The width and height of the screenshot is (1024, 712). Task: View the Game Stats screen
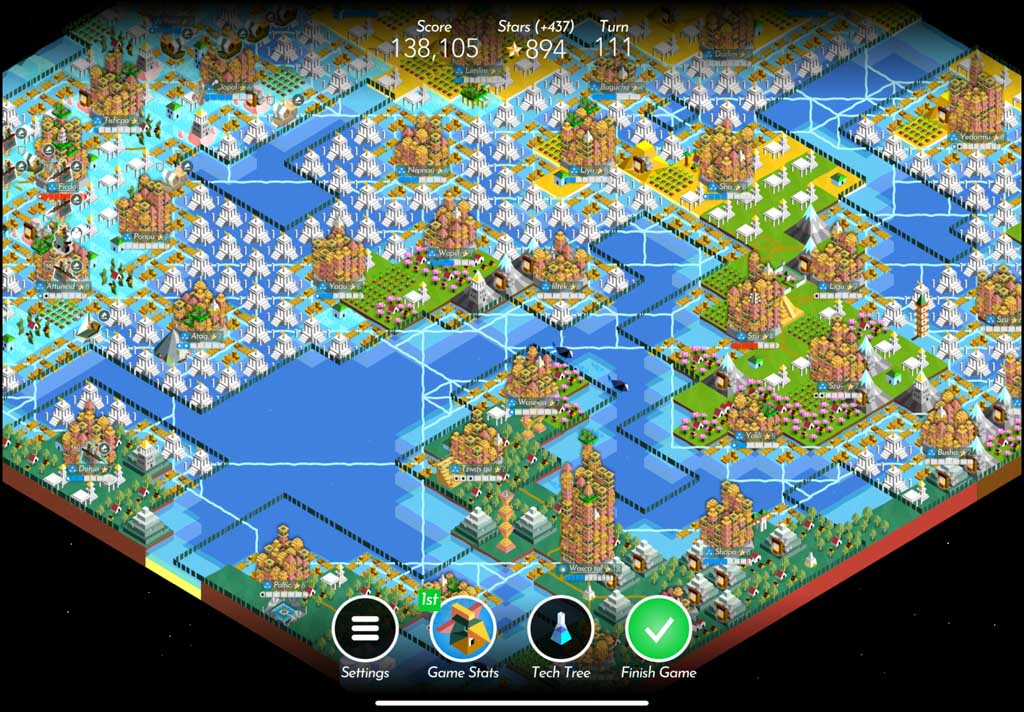coord(463,629)
